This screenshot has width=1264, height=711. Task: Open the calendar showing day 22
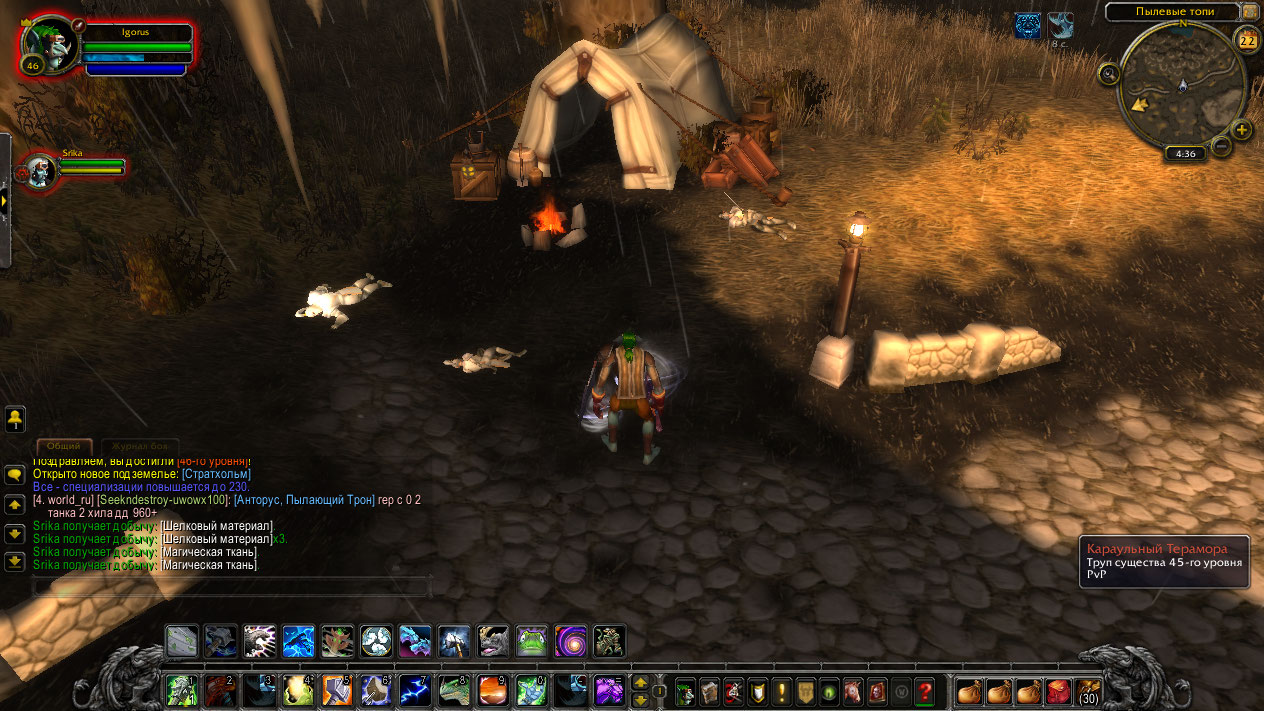tap(1247, 40)
